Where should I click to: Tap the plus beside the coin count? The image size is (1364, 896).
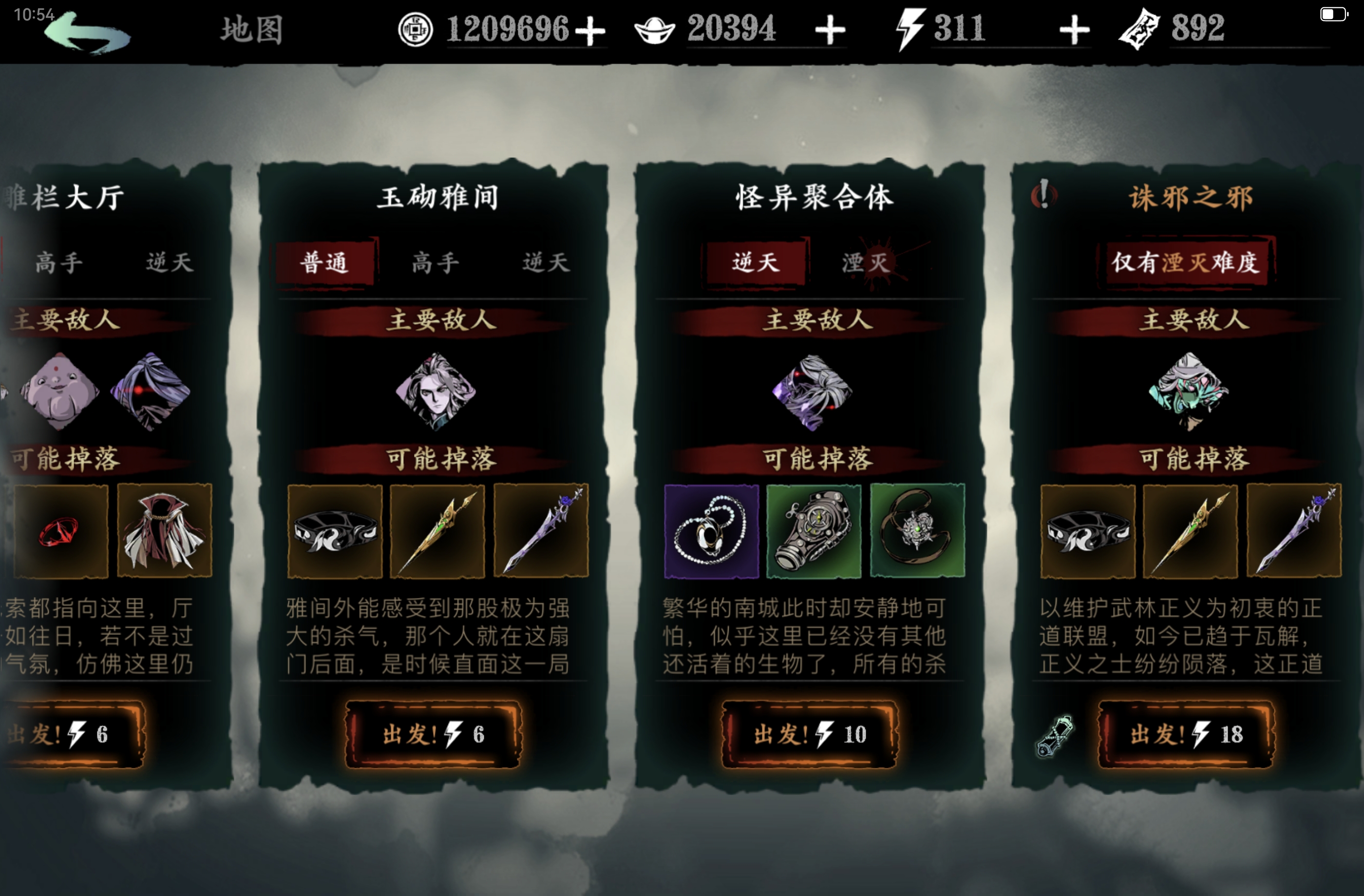click(x=591, y=30)
